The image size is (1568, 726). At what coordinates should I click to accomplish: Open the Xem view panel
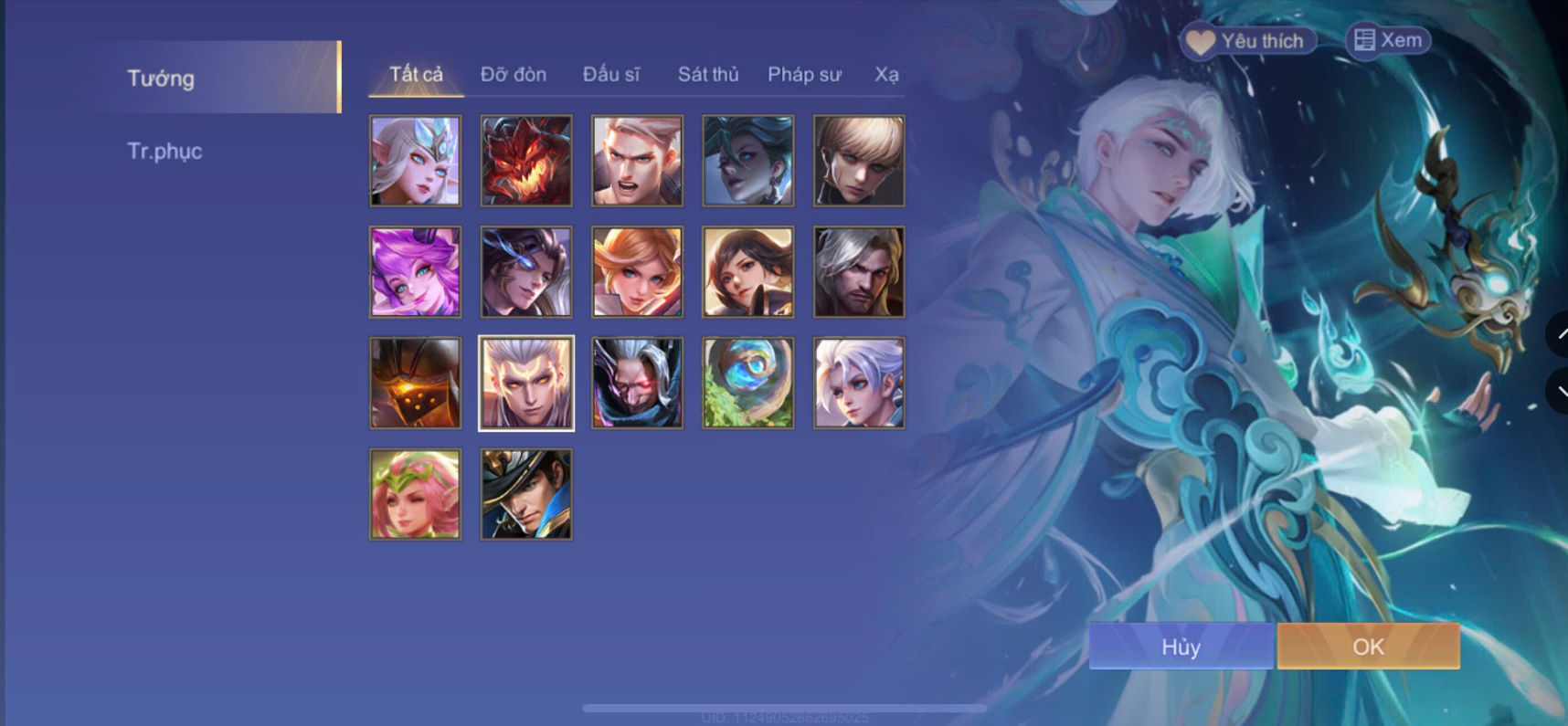click(x=1389, y=40)
